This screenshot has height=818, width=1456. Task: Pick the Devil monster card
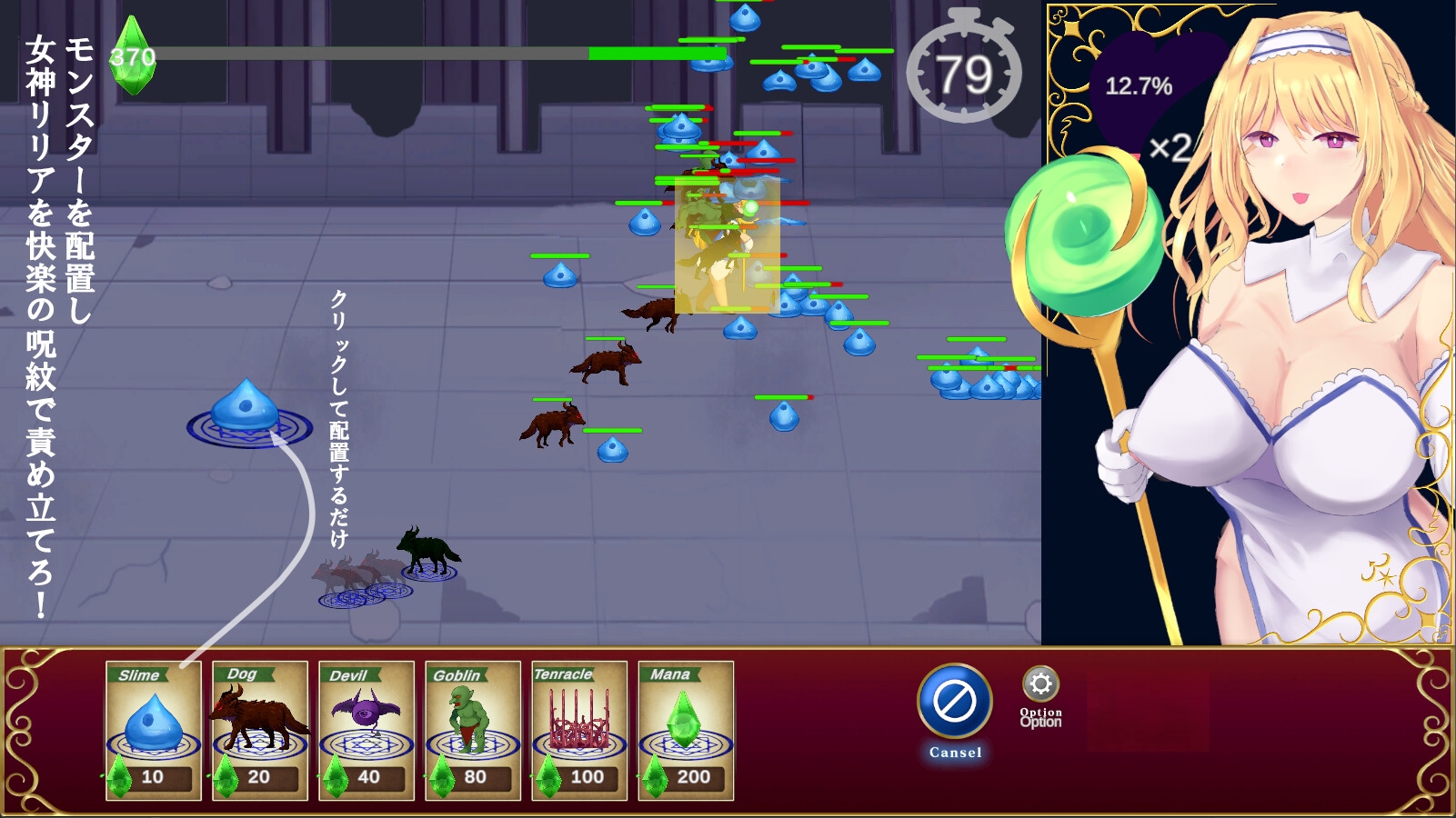pos(366,730)
